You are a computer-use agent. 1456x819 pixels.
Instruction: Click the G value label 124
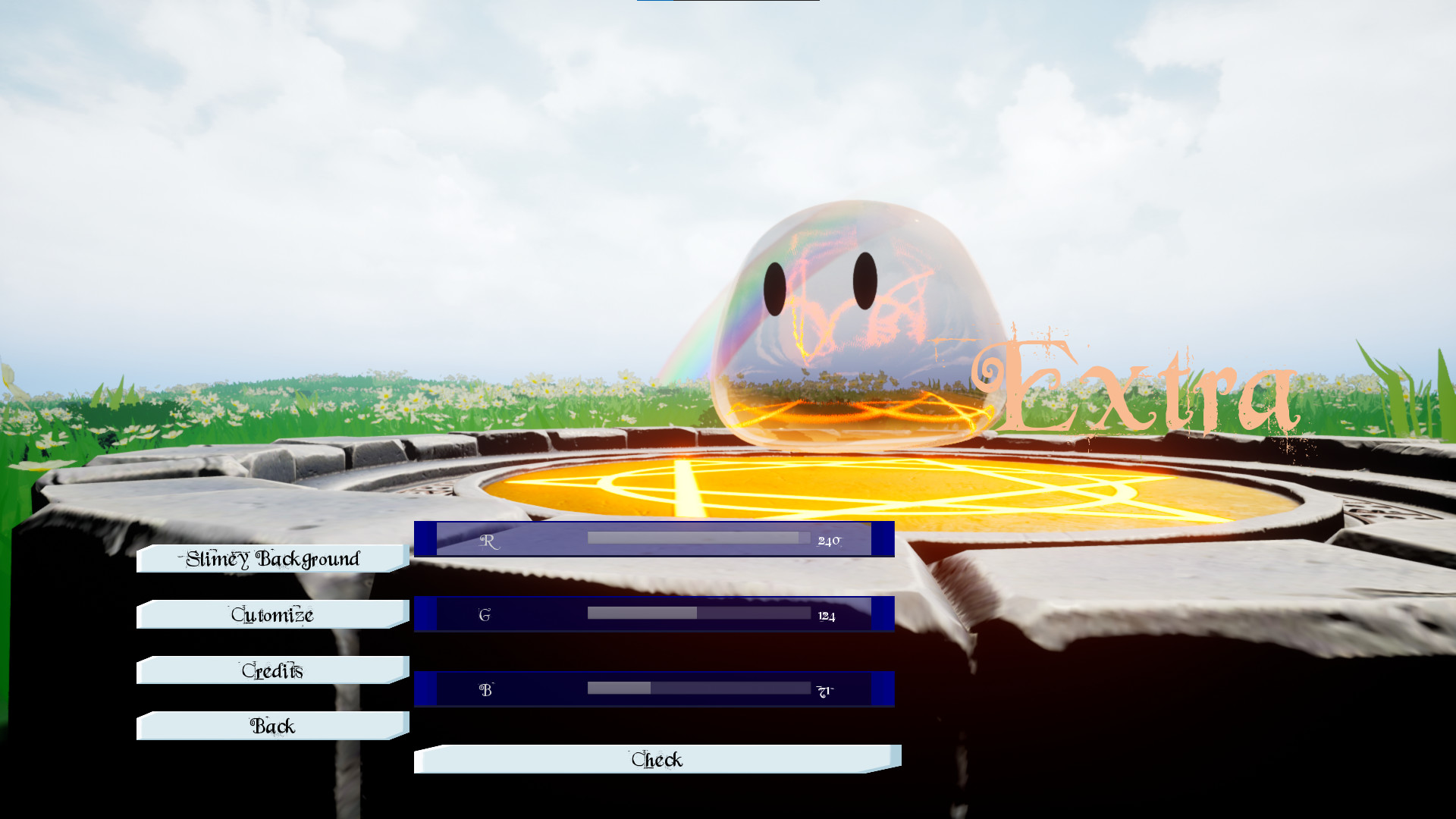826,616
